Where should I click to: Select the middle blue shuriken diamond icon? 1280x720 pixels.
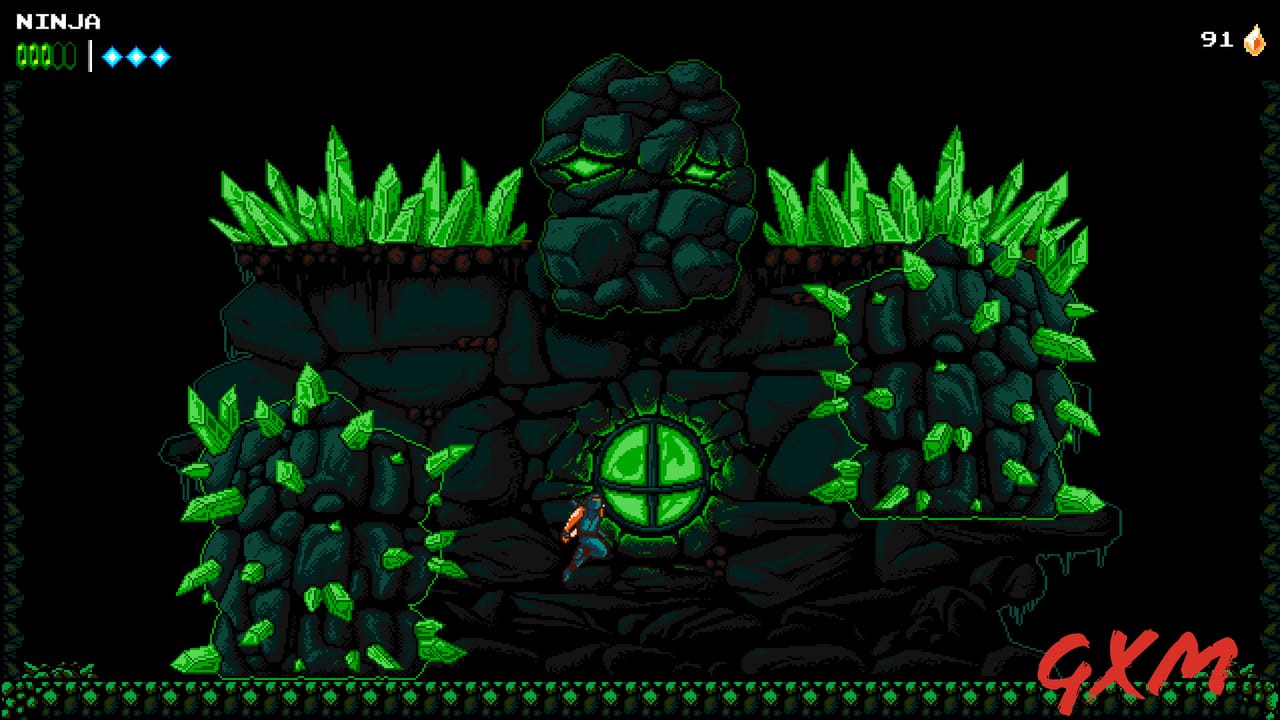(x=137, y=56)
